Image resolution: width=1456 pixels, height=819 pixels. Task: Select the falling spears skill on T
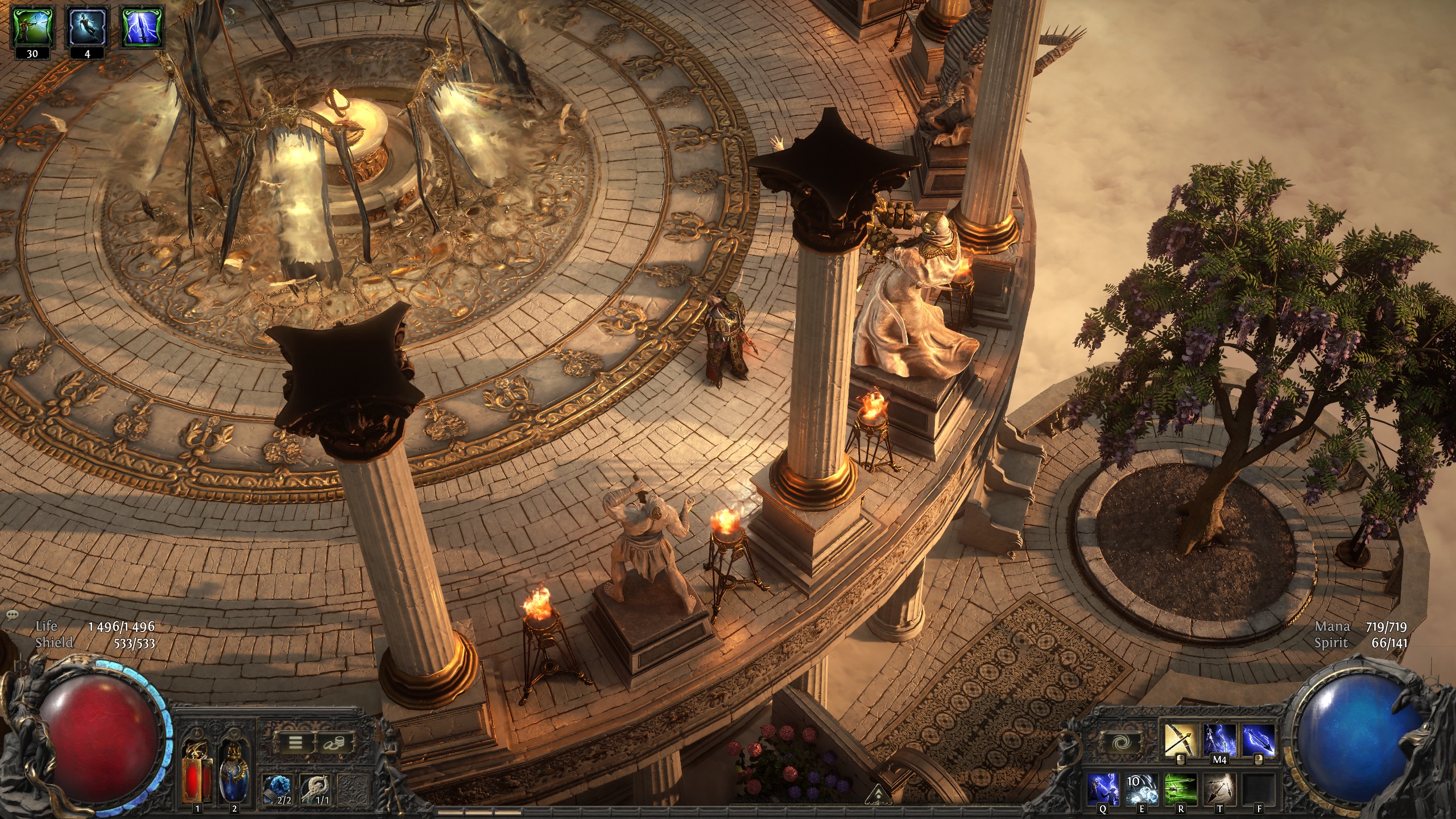click(1219, 789)
